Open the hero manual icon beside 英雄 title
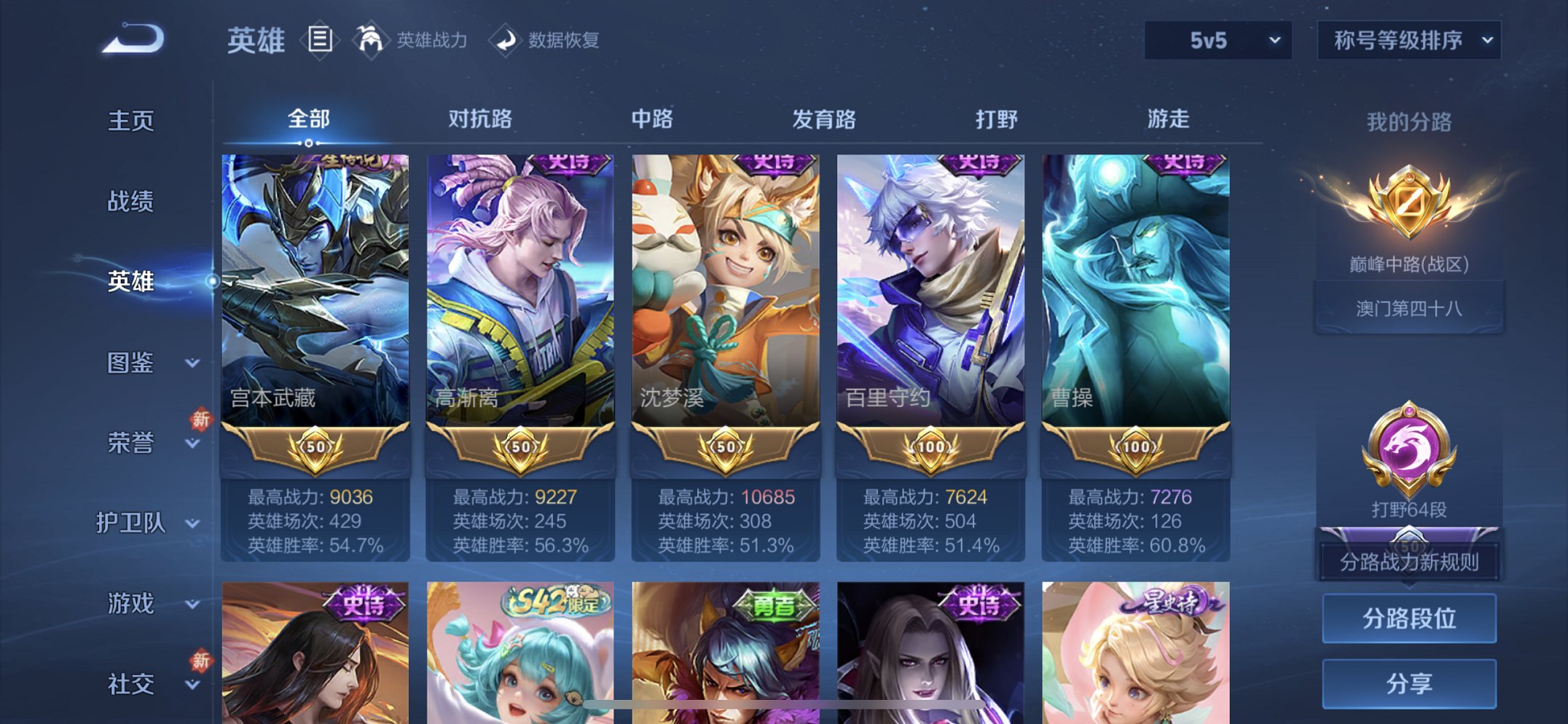 (x=319, y=39)
